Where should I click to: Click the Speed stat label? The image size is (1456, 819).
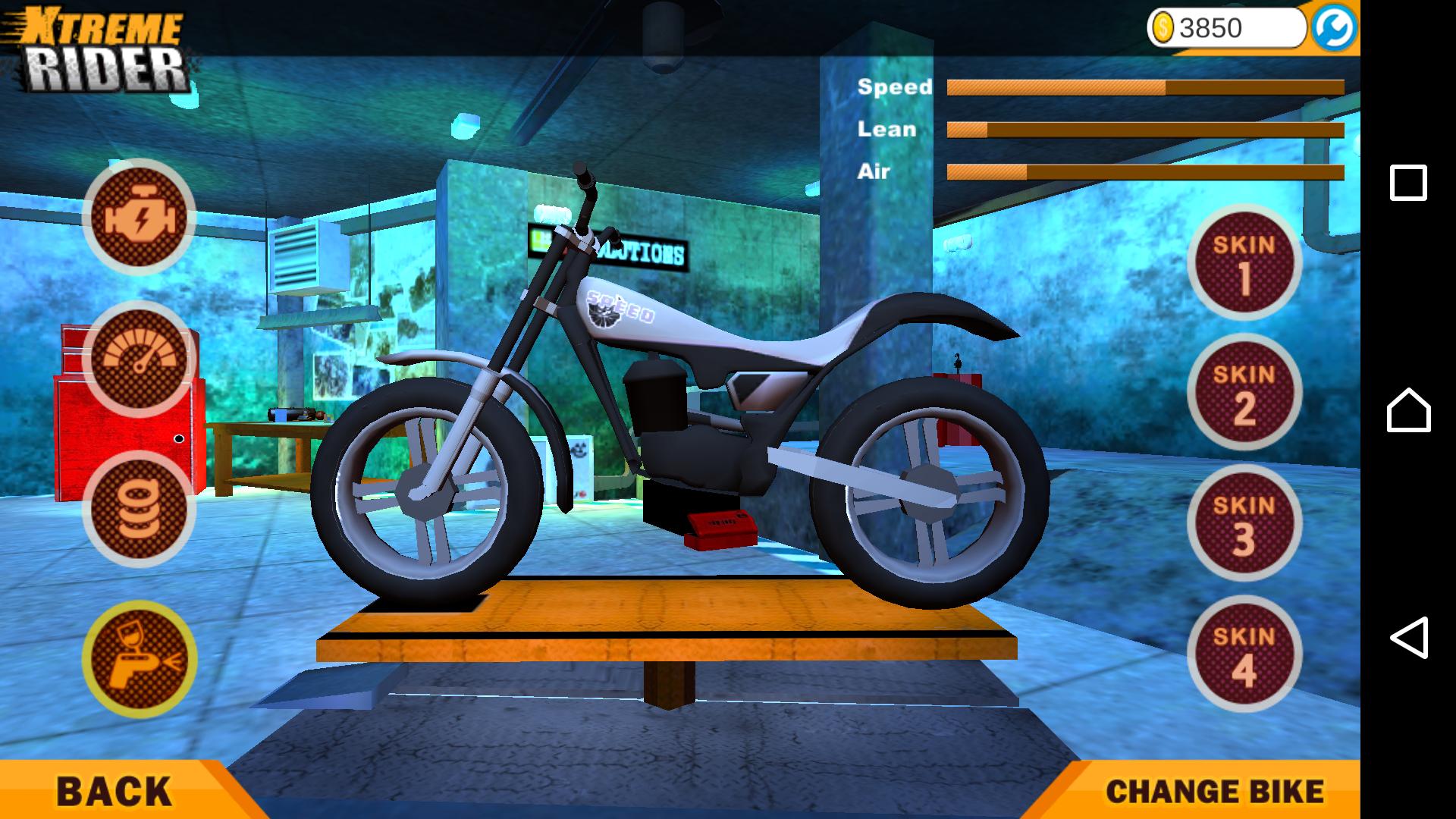[895, 86]
